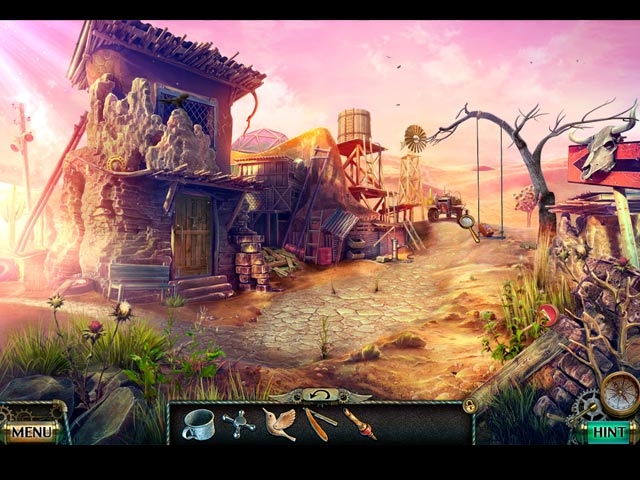The width and height of the screenshot is (640, 480).
Task: Select the red-tipped dart item in inventory
Action: point(360,424)
